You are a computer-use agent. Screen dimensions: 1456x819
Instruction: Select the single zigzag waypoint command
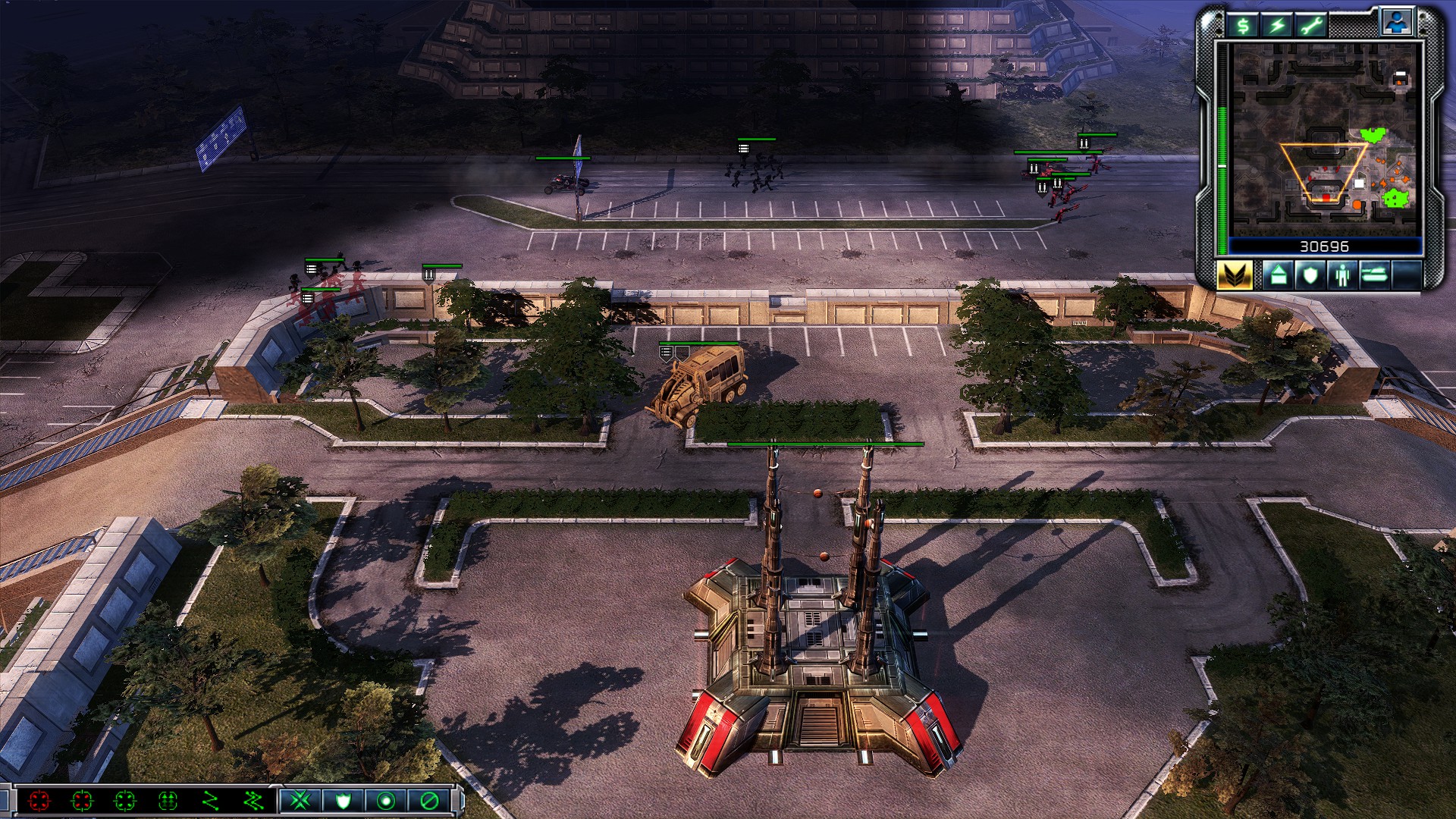(210, 801)
